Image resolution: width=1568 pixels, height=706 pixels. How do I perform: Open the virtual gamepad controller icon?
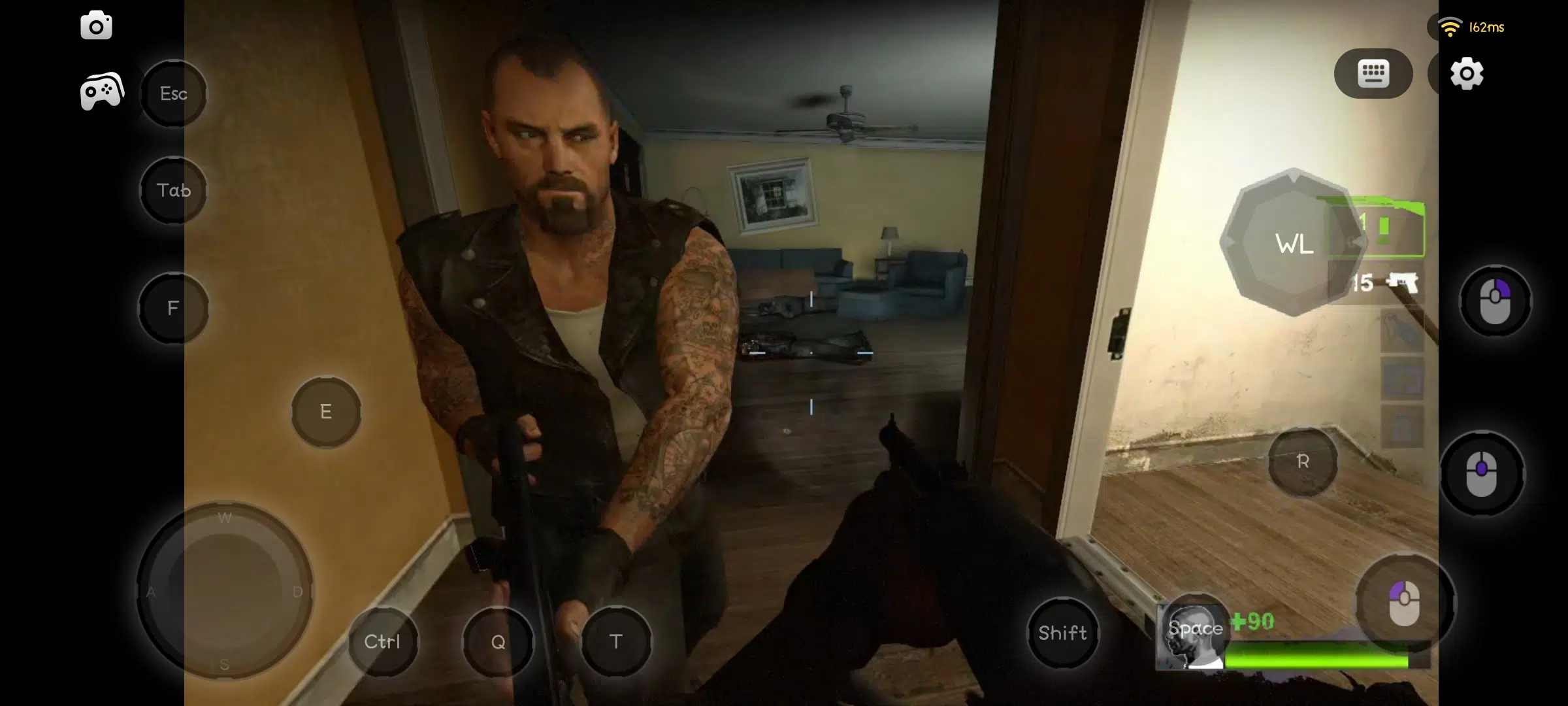click(x=101, y=90)
